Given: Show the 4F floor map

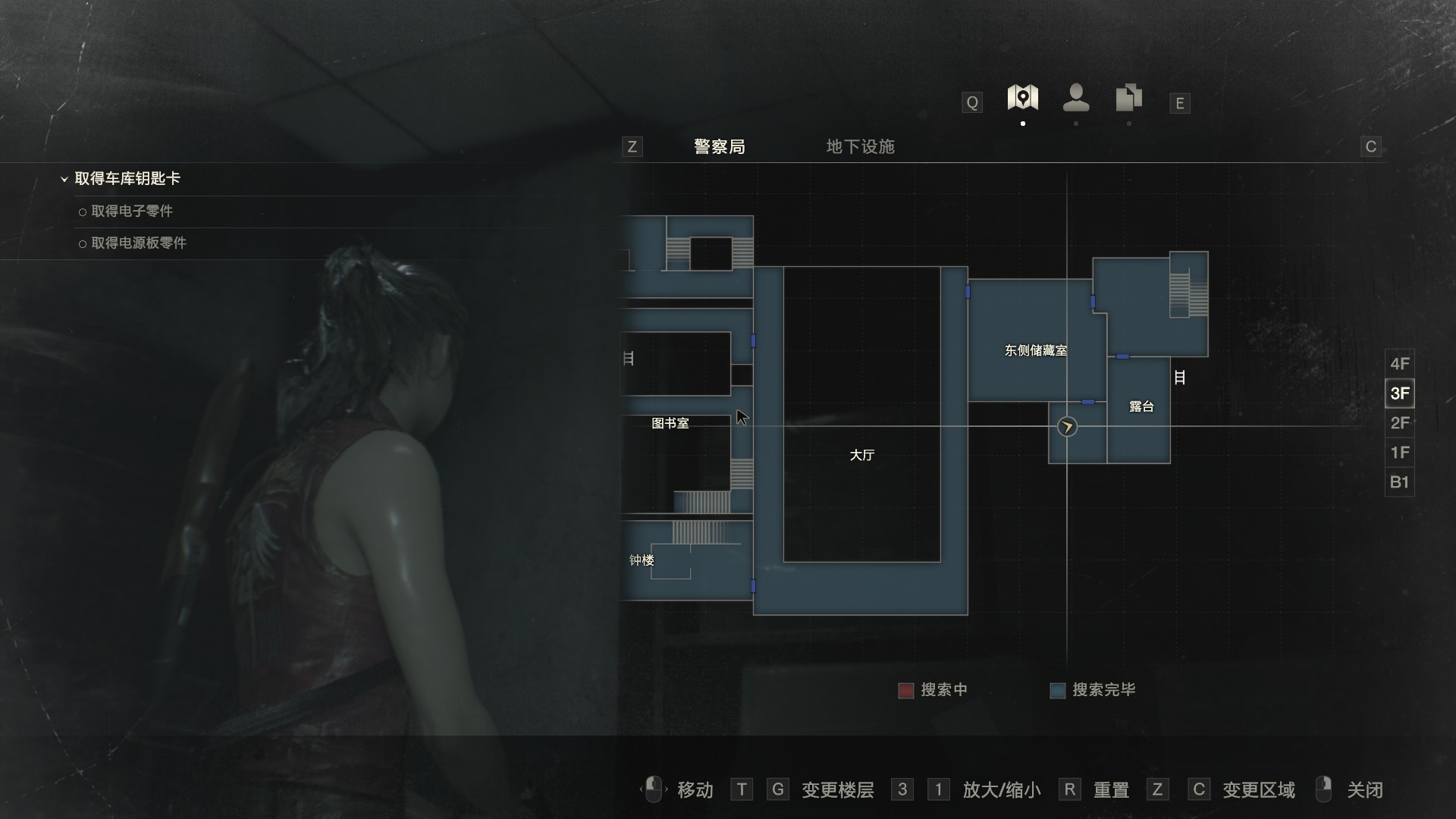Looking at the screenshot, I should click(x=1399, y=364).
